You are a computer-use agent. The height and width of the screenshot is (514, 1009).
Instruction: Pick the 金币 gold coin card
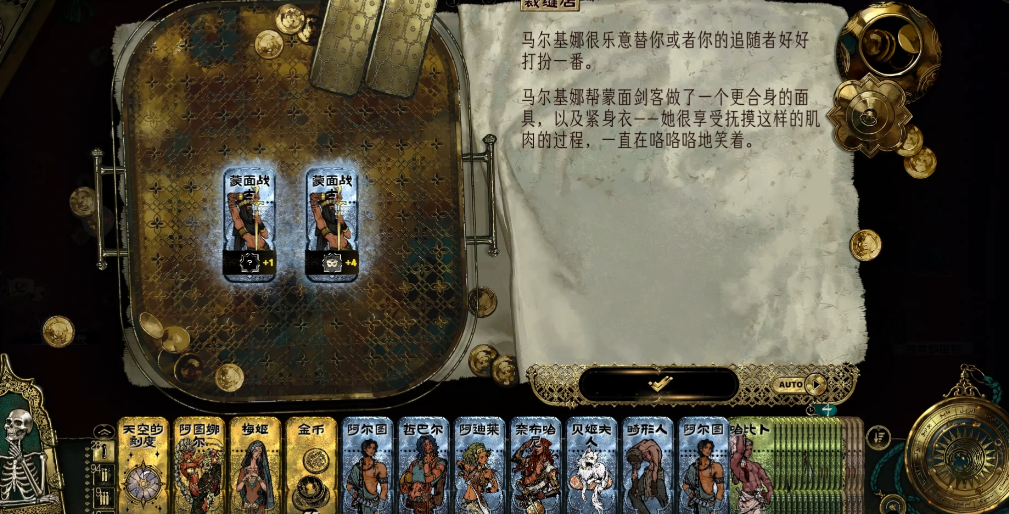click(x=312, y=465)
